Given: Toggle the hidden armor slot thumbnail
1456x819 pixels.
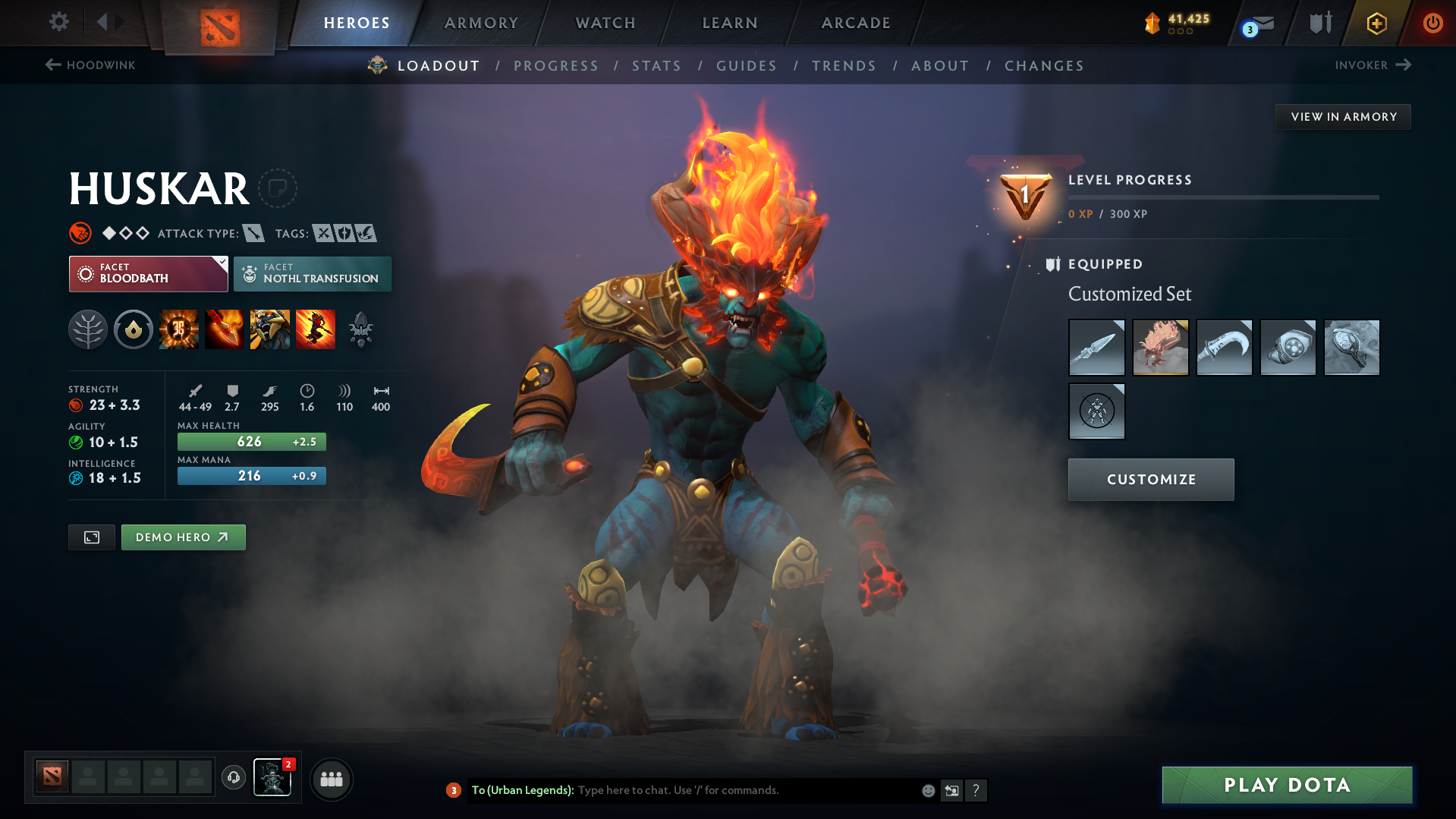Looking at the screenshot, I should [x=1096, y=411].
